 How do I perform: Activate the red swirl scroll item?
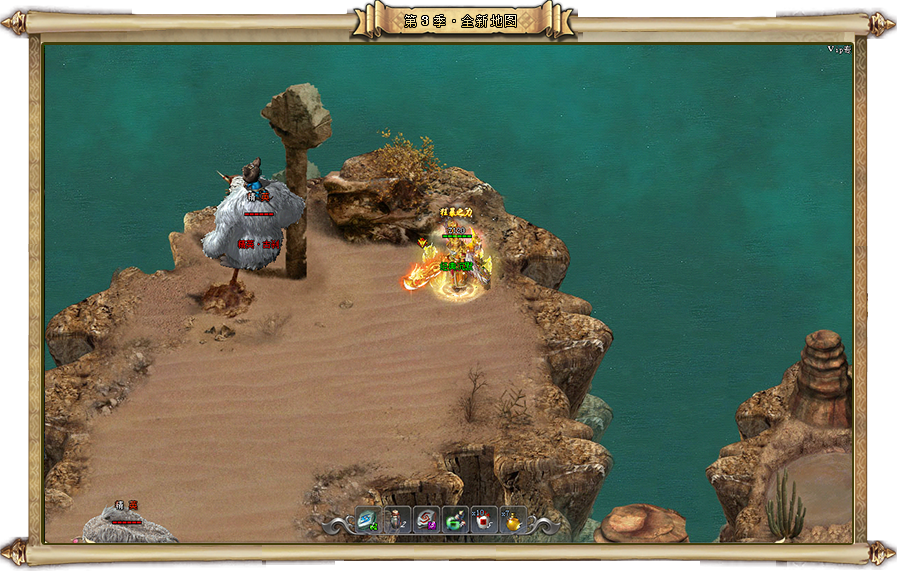click(426, 520)
